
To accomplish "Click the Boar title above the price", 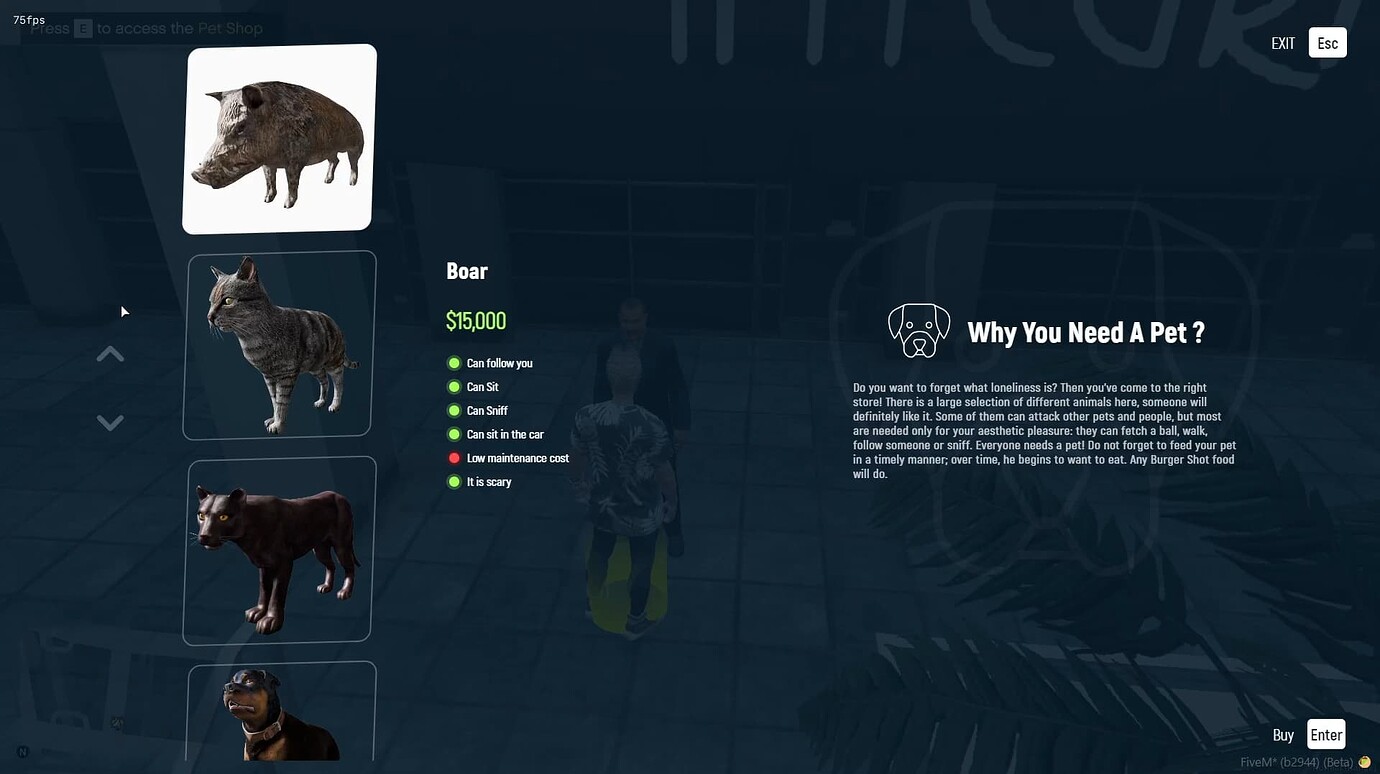I will pyautogui.click(x=466, y=270).
